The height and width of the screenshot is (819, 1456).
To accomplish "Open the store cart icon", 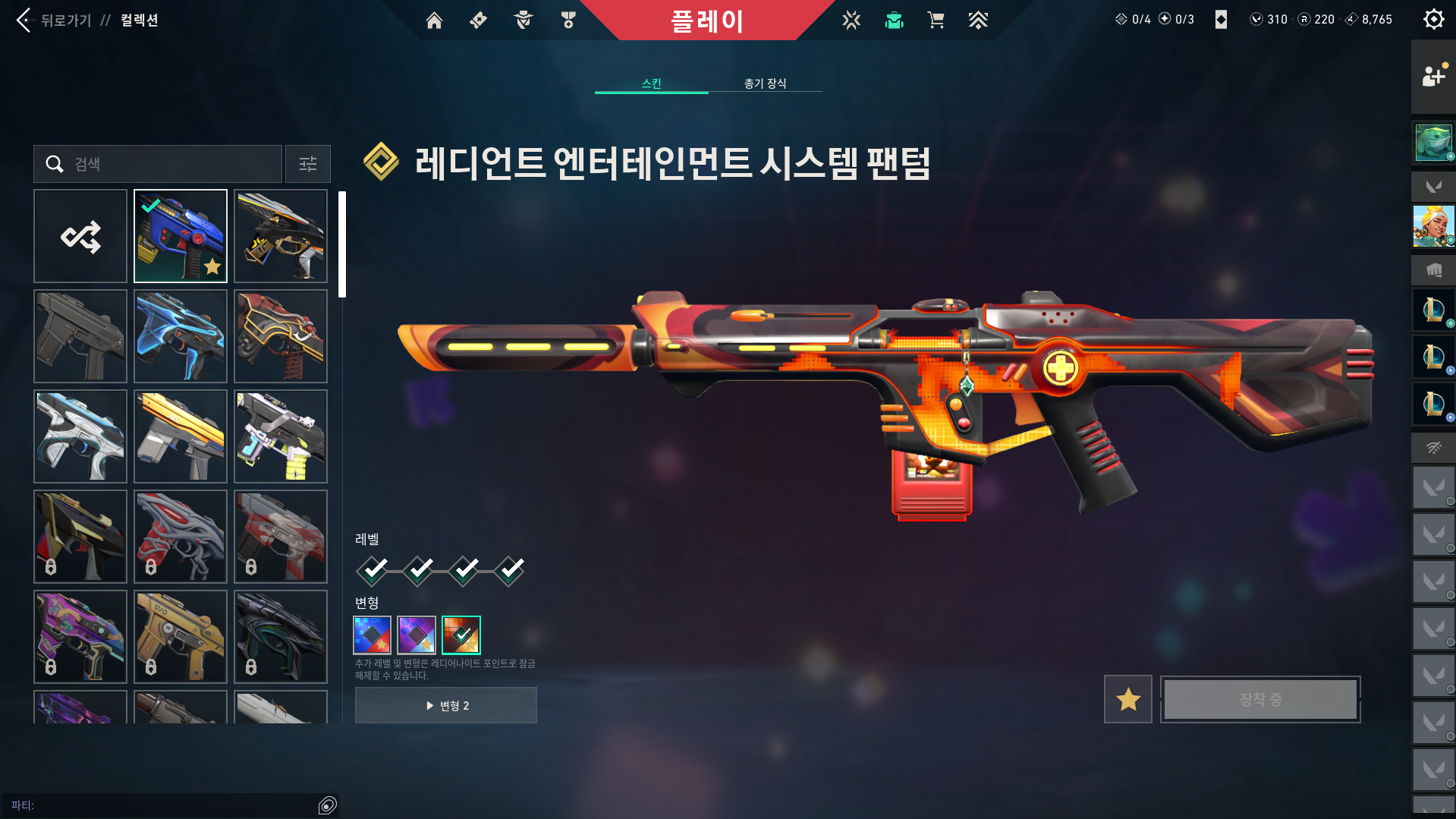I will point(936,20).
